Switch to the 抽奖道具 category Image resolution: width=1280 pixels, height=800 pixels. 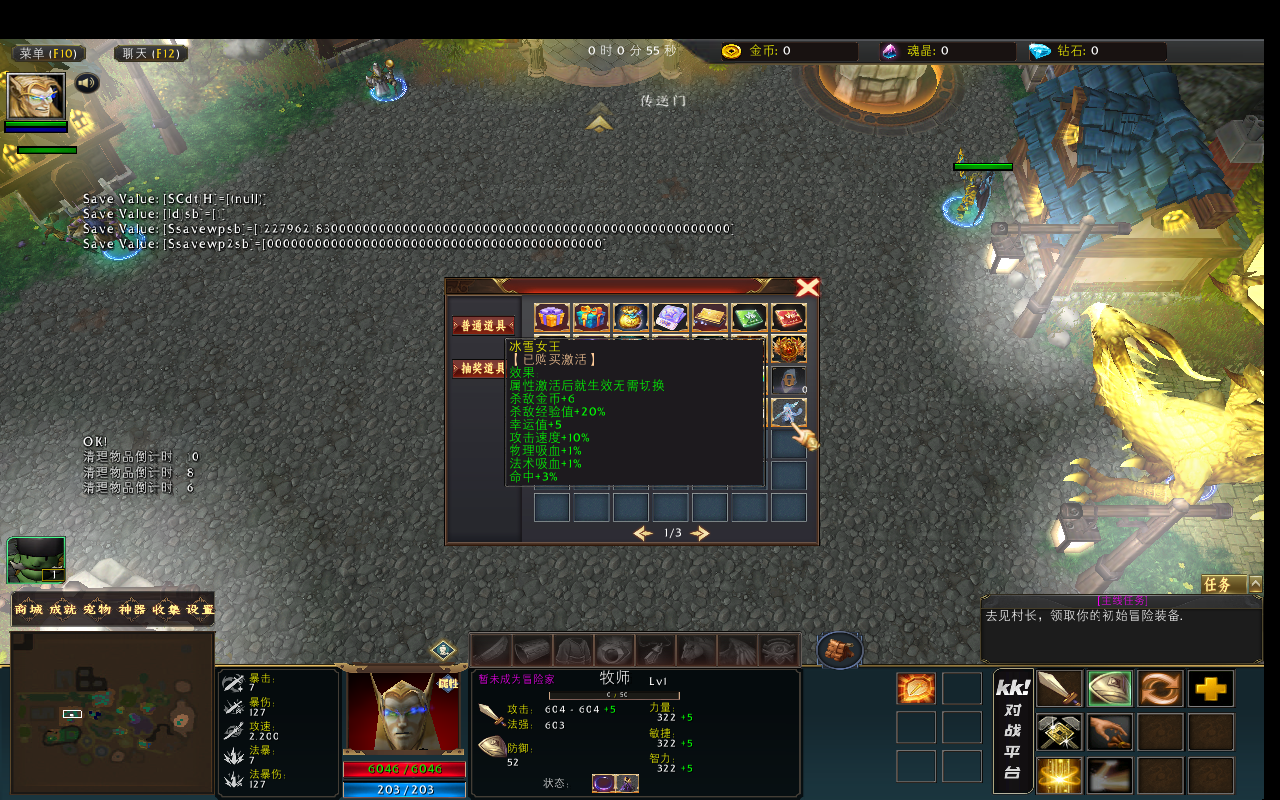tap(483, 368)
